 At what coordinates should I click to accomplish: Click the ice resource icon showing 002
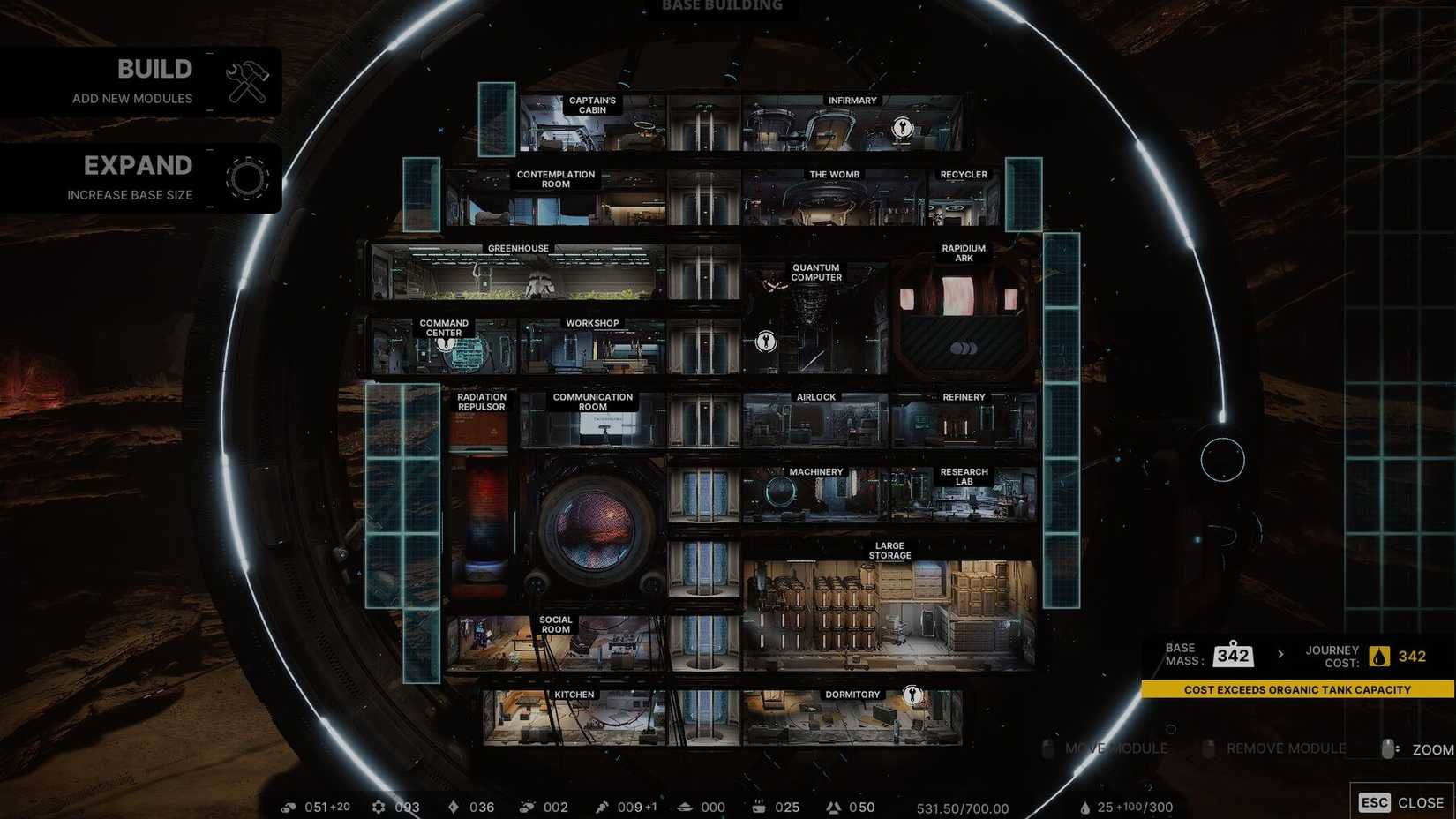click(530, 807)
